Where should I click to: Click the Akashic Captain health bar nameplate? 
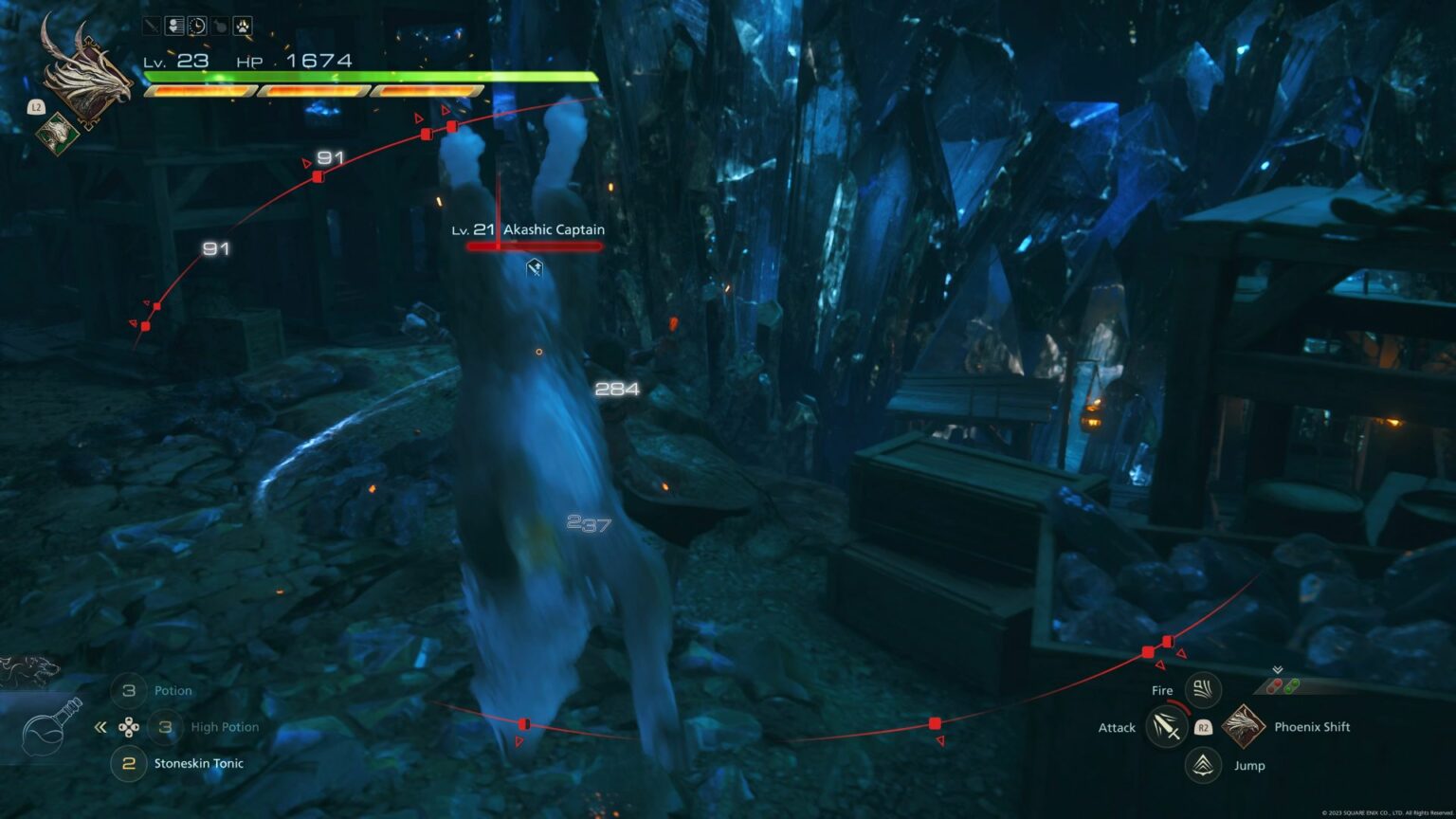click(x=533, y=245)
